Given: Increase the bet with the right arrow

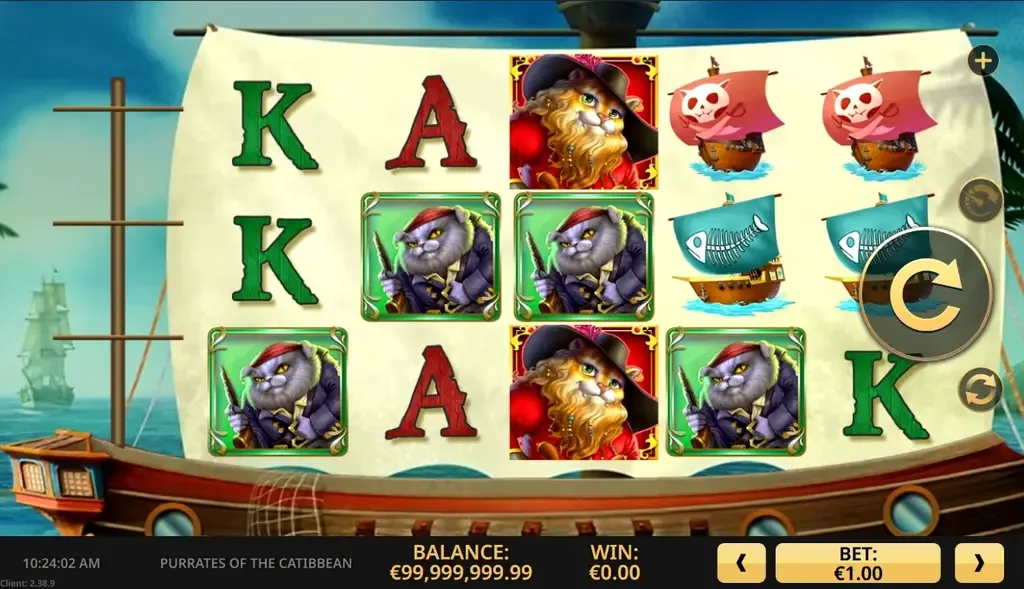Looking at the screenshot, I should tap(978, 563).
